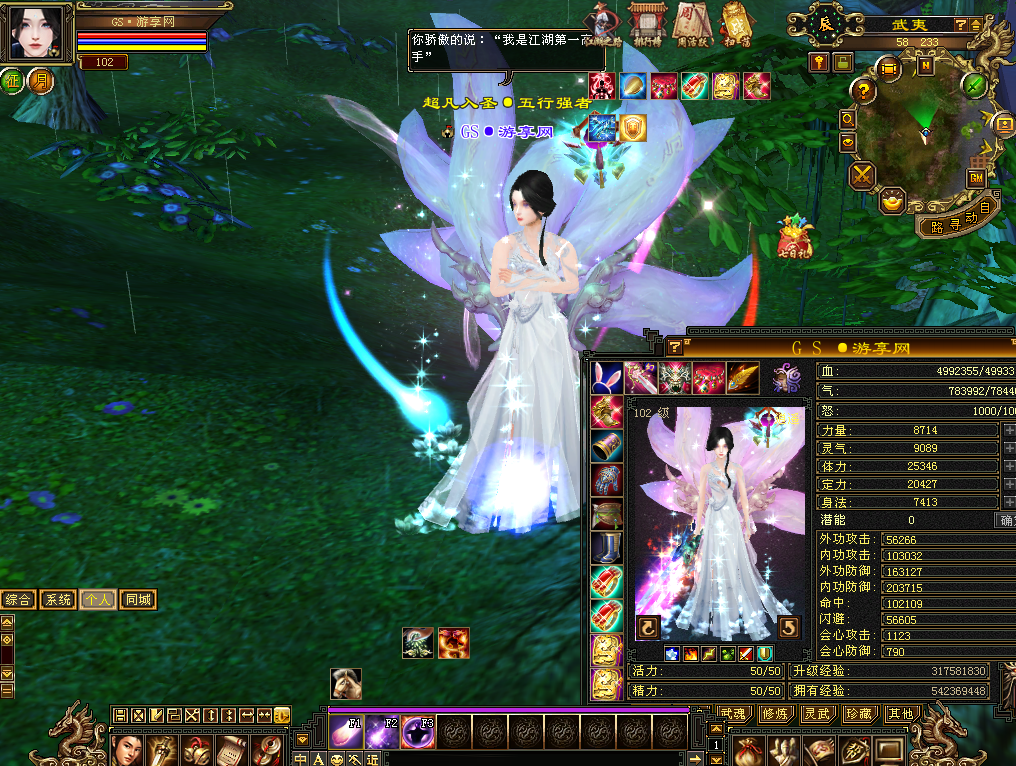Screen dimensions: 1016x766
Task: Add a point to 力量 with plus button
Action: pyautogui.click(x=1008, y=430)
